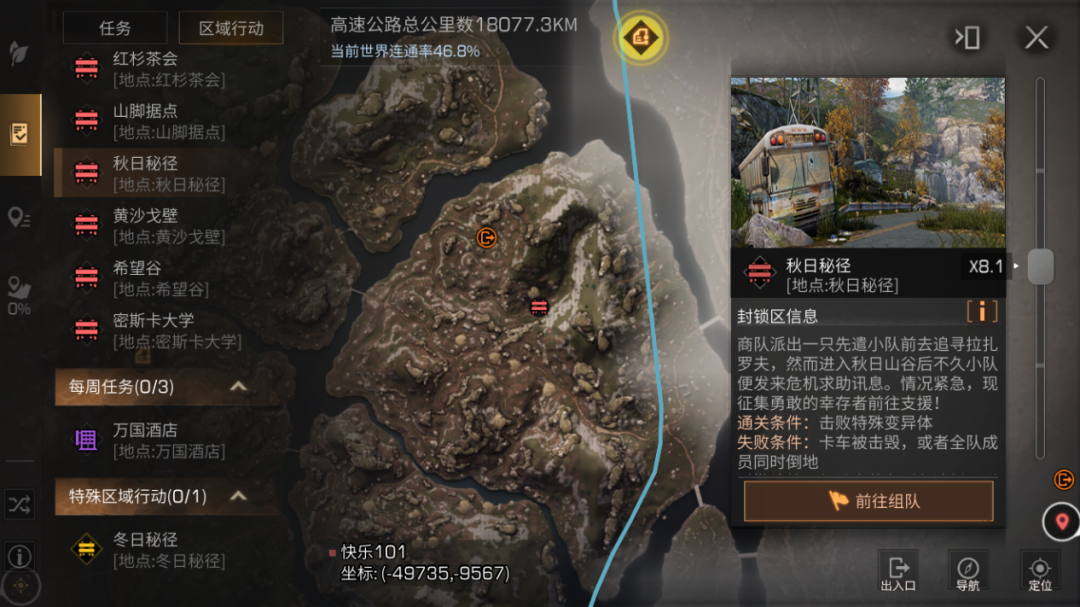Click the 秋日秘径 red marker on map
Image resolution: width=1080 pixels, height=607 pixels.
coord(539,306)
